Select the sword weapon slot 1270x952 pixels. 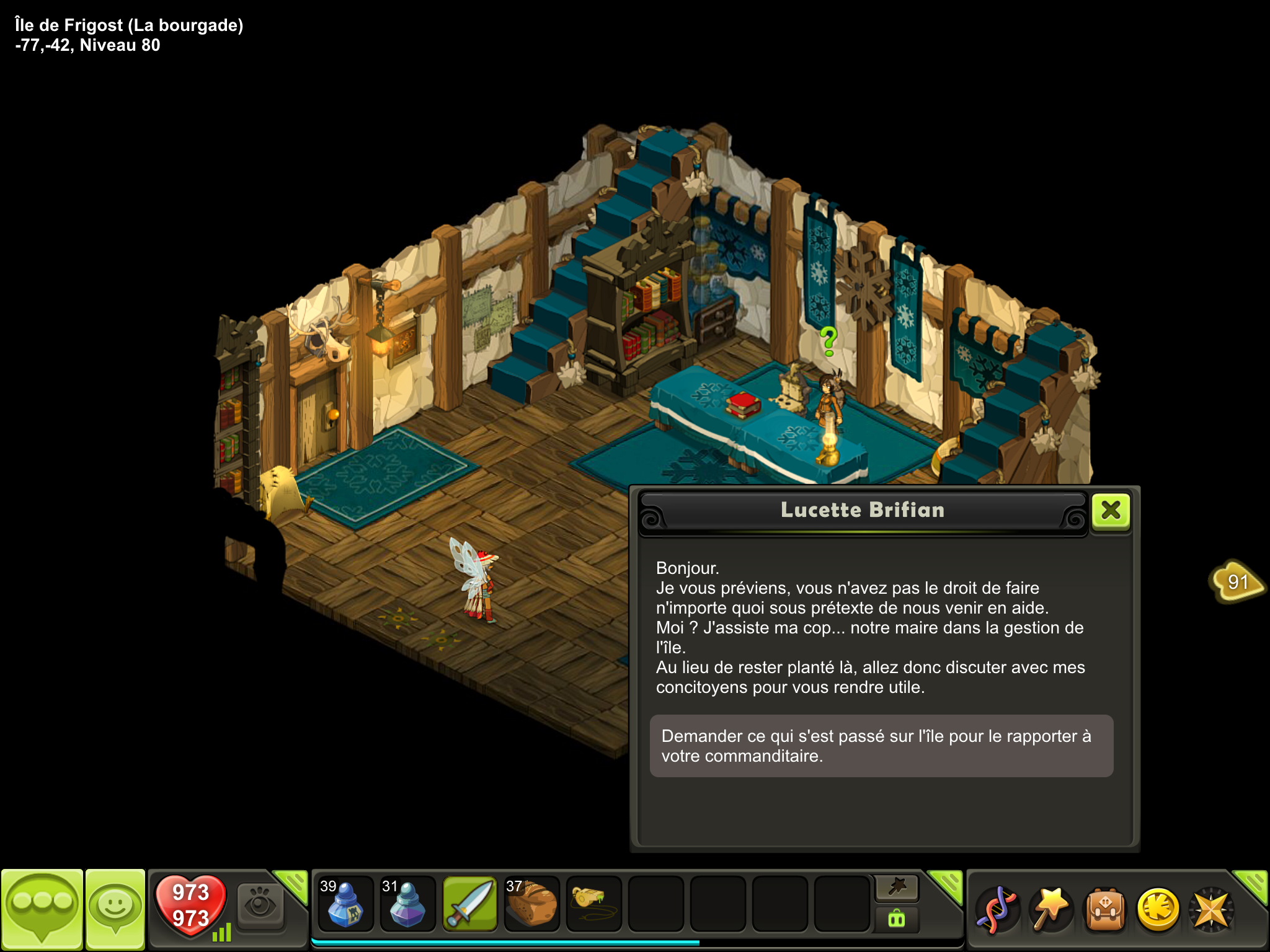(x=469, y=904)
